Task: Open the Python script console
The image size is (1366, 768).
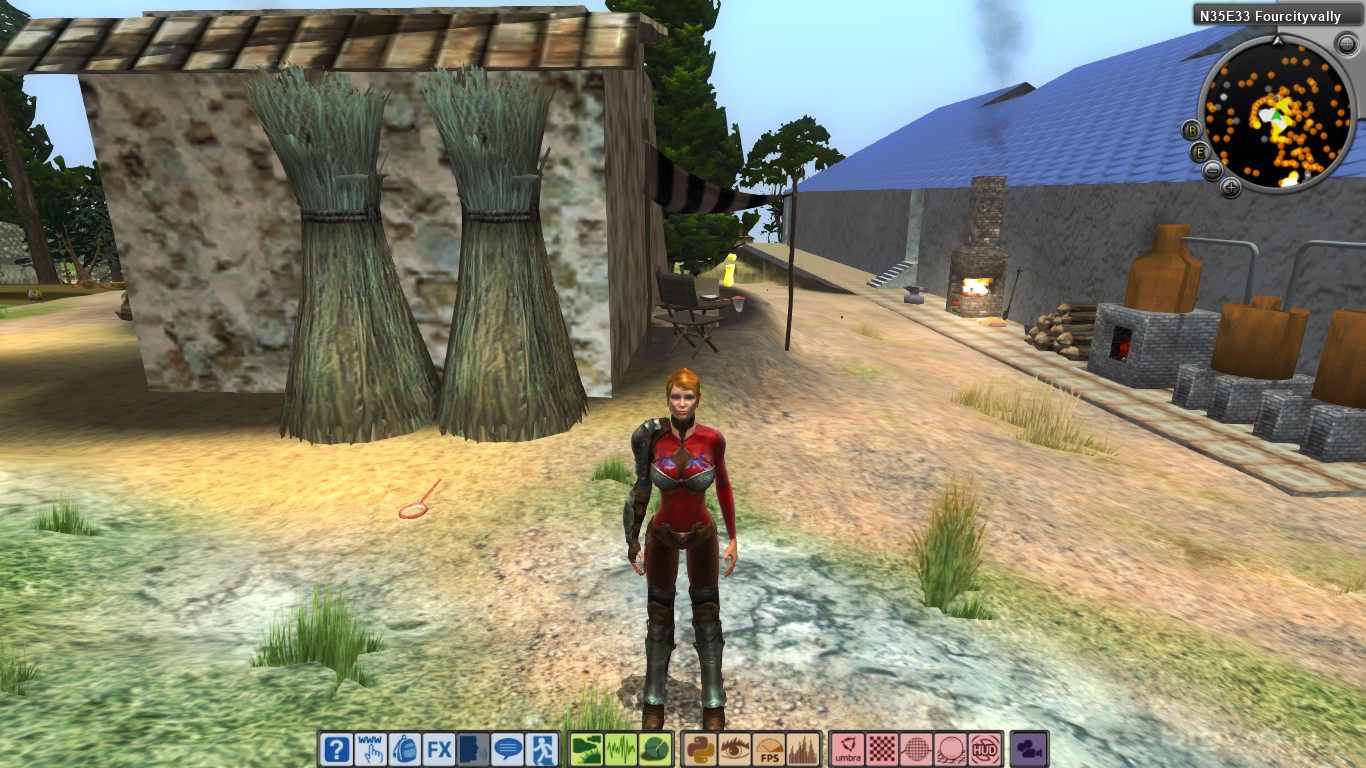Action: pos(700,749)
